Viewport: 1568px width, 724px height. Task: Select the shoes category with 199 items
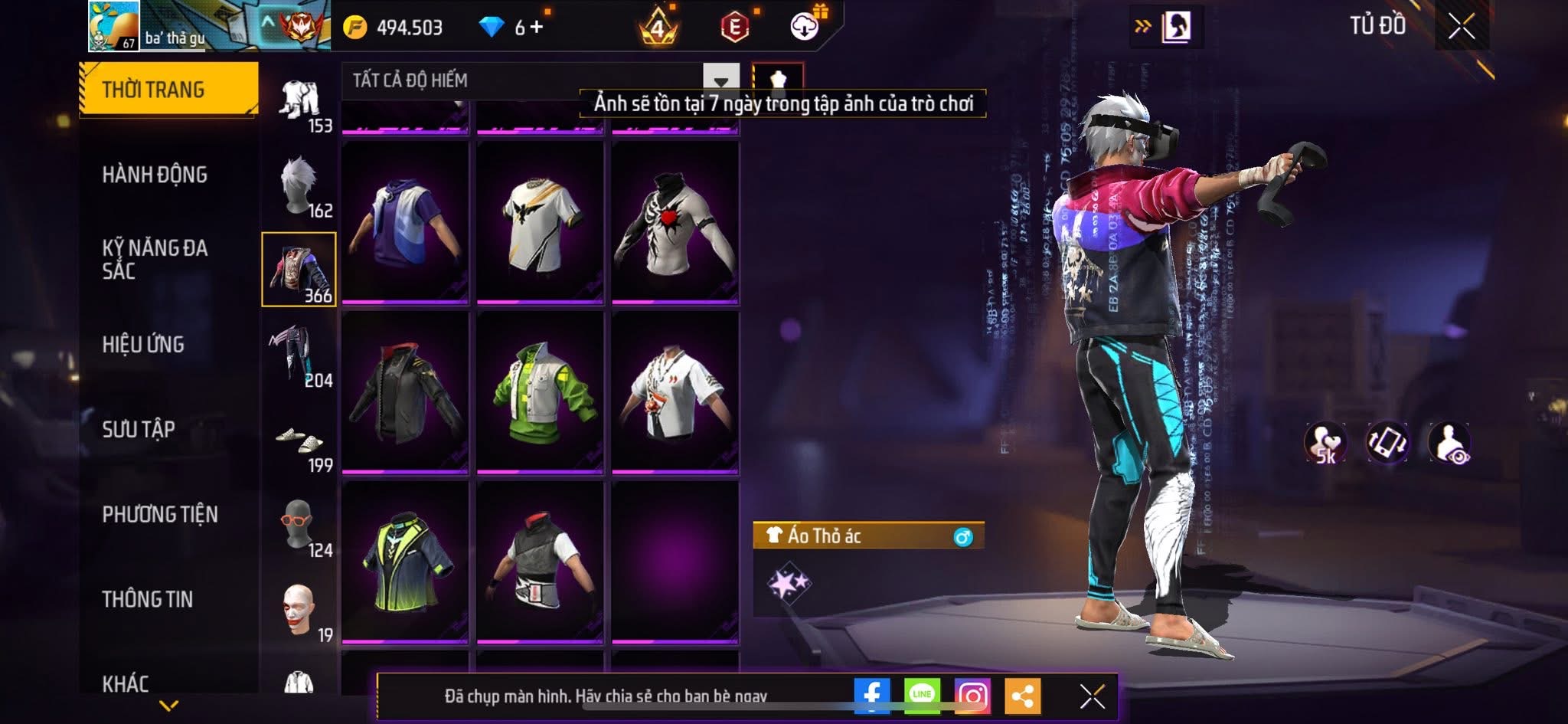[299, 443]
